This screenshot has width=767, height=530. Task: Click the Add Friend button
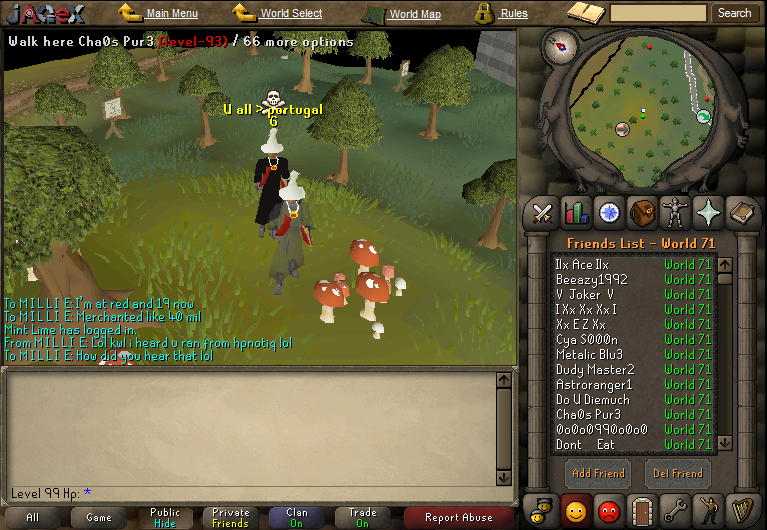597,473
